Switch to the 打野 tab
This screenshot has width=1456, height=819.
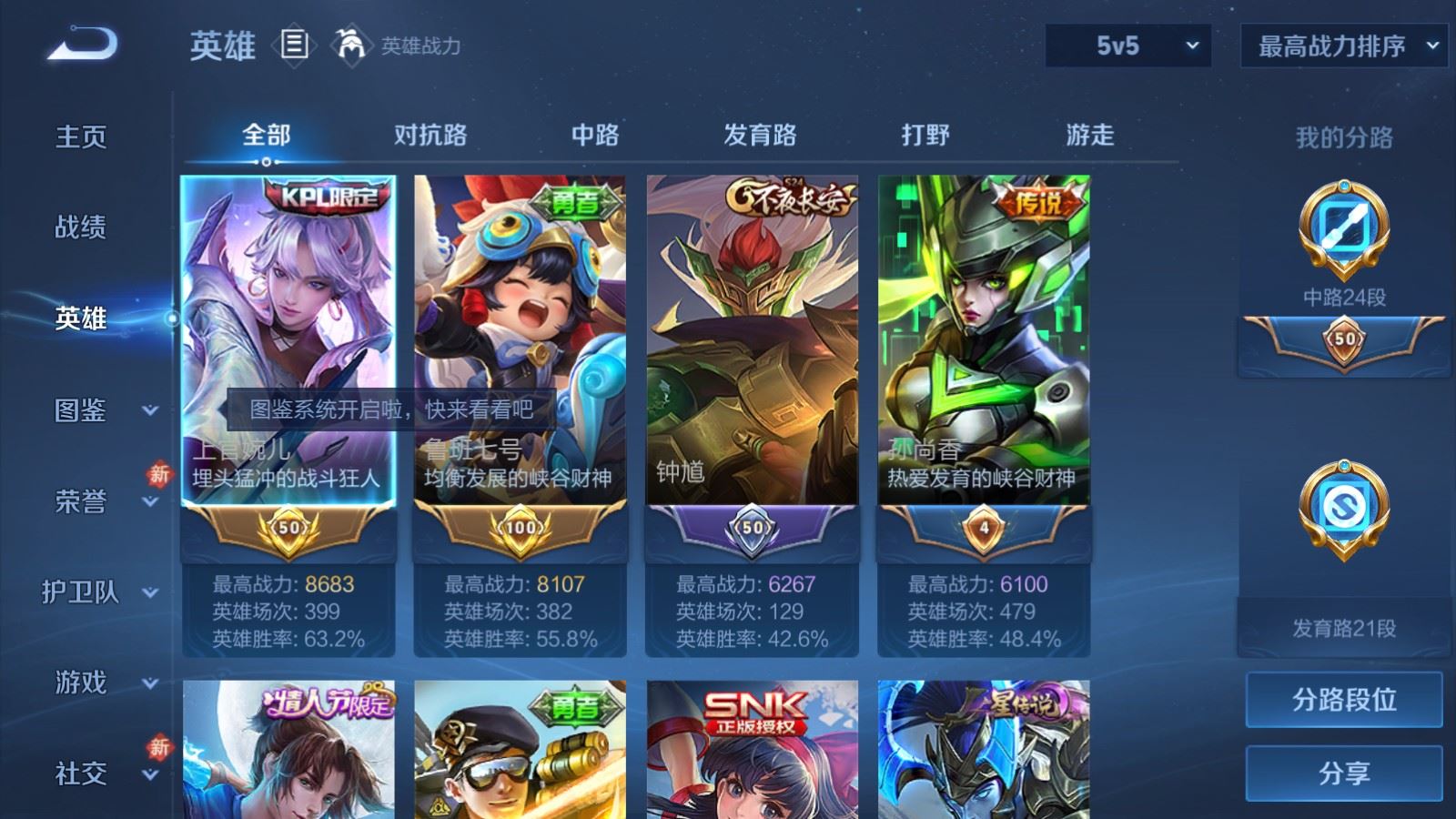click(923, 135)
